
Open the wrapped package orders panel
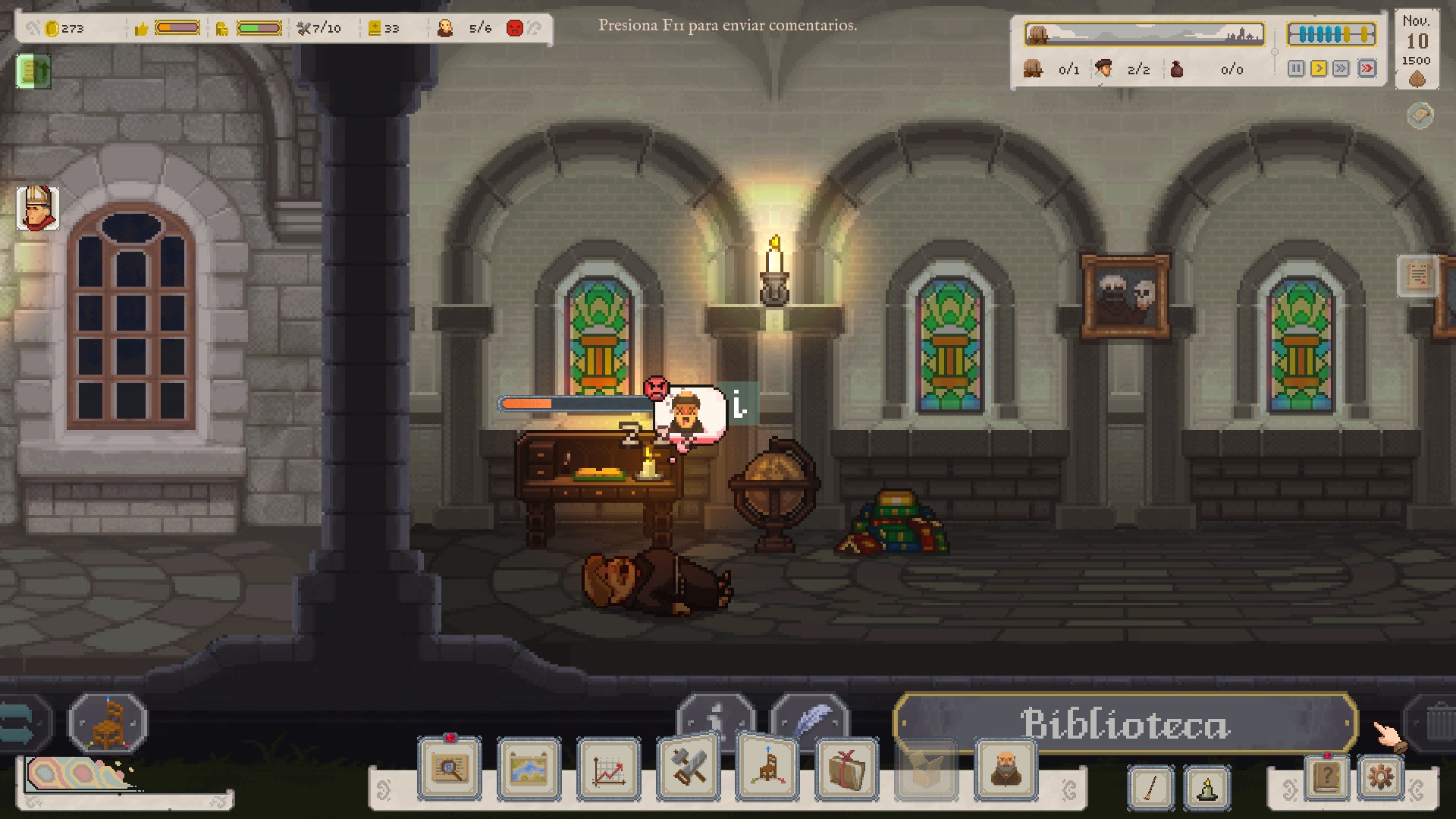pyautogui.click(x=846, y=769)
